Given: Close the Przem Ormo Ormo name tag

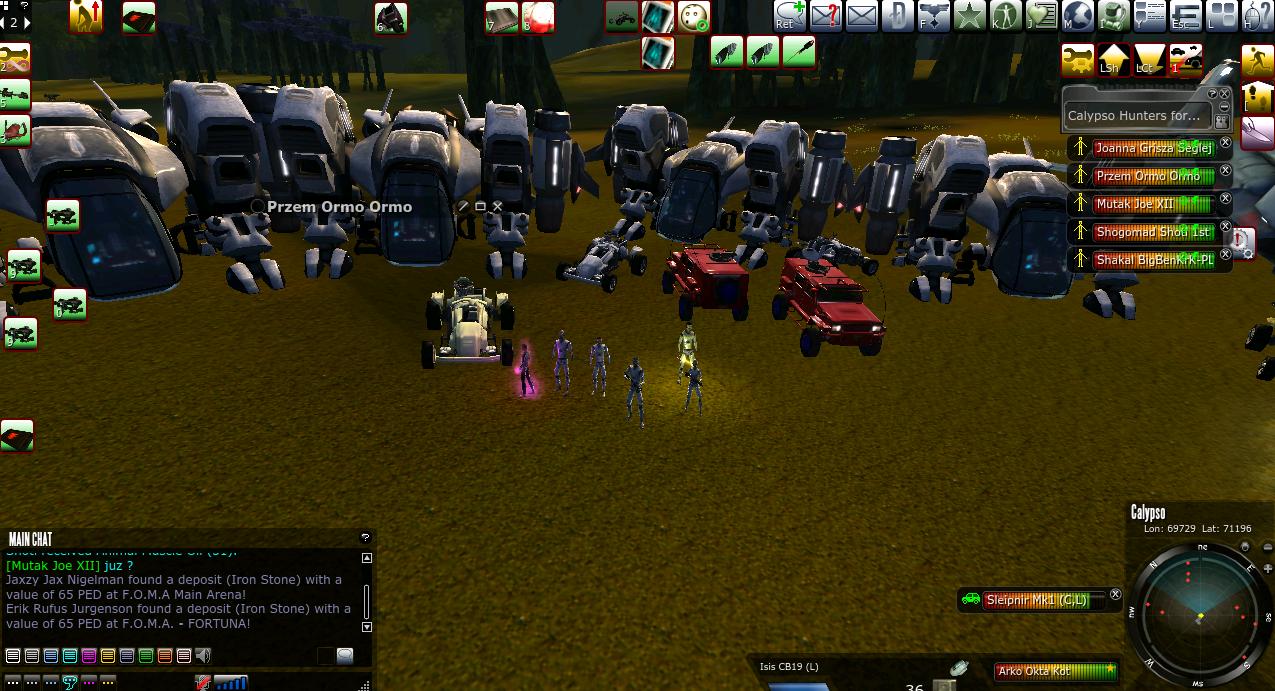Looking at the screenshot, I should pos(497,206).
